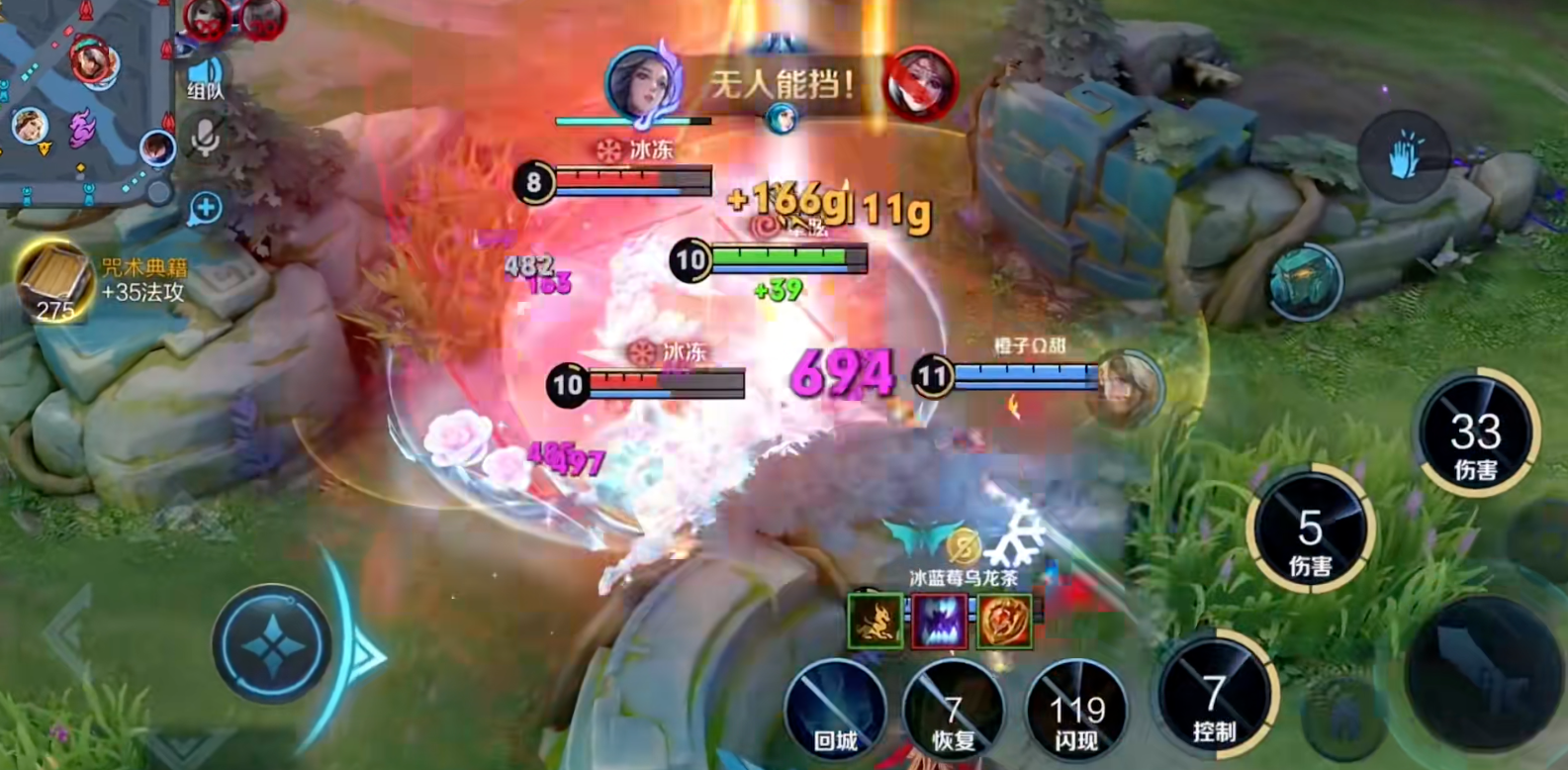The height and width of the screenshot is (770, 1568).
Task: Select the purple fanged mask icon
Action: tap(939, 622)
